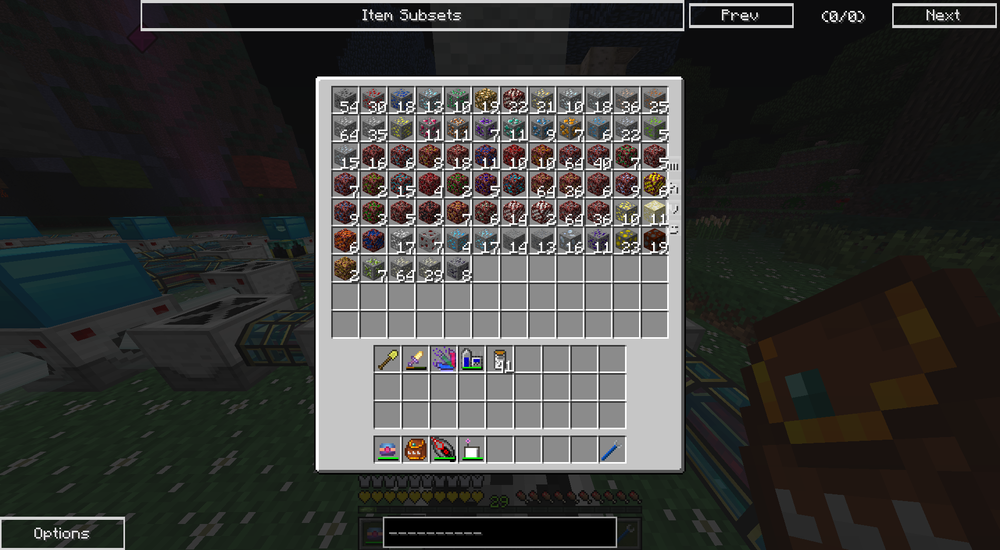Go to the previous item page with Prev
Viewport: 1000px width, 550px height.
[x=740, y=15]
